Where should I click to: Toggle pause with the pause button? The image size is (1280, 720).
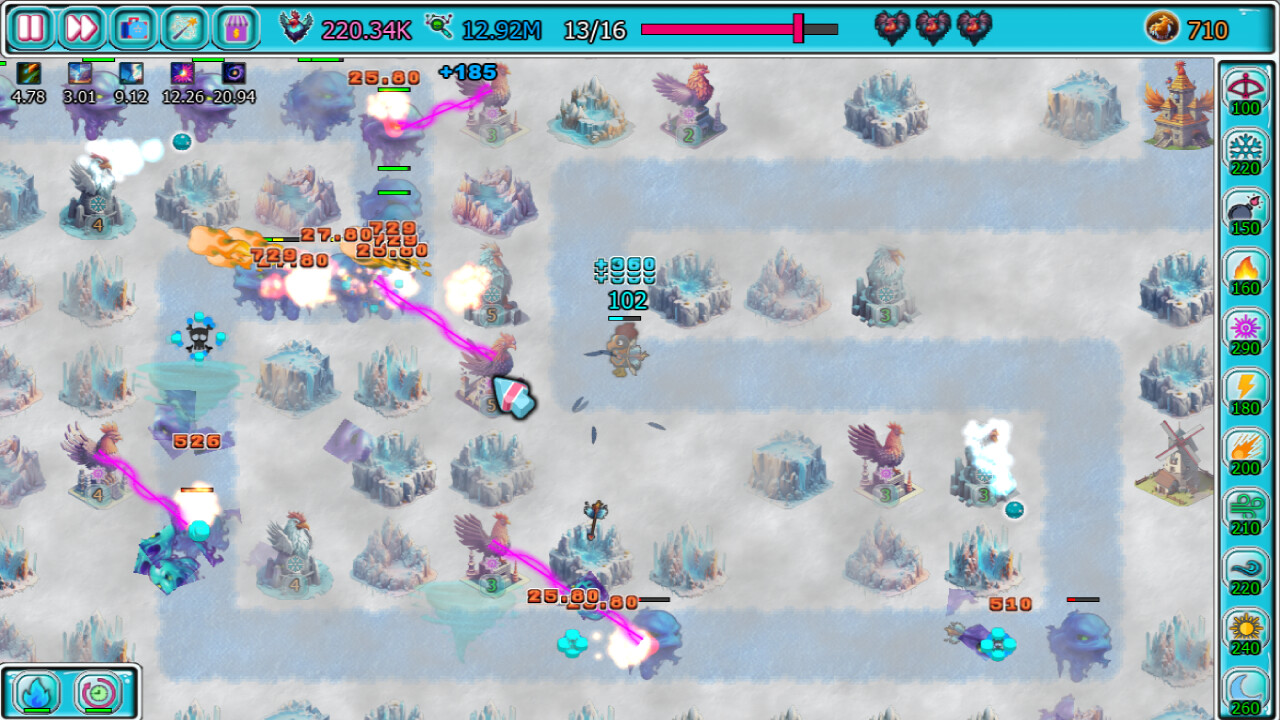[31, 29]
